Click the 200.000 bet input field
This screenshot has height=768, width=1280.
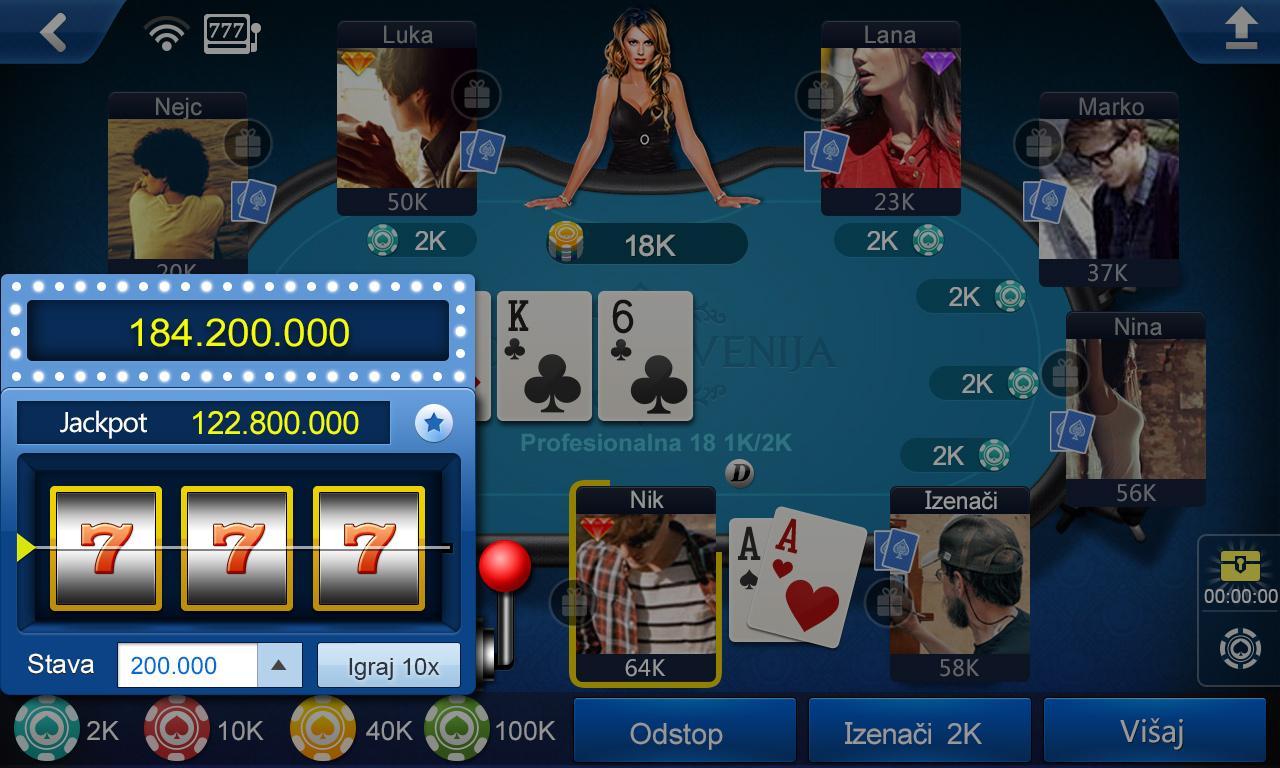pos(185,664)
